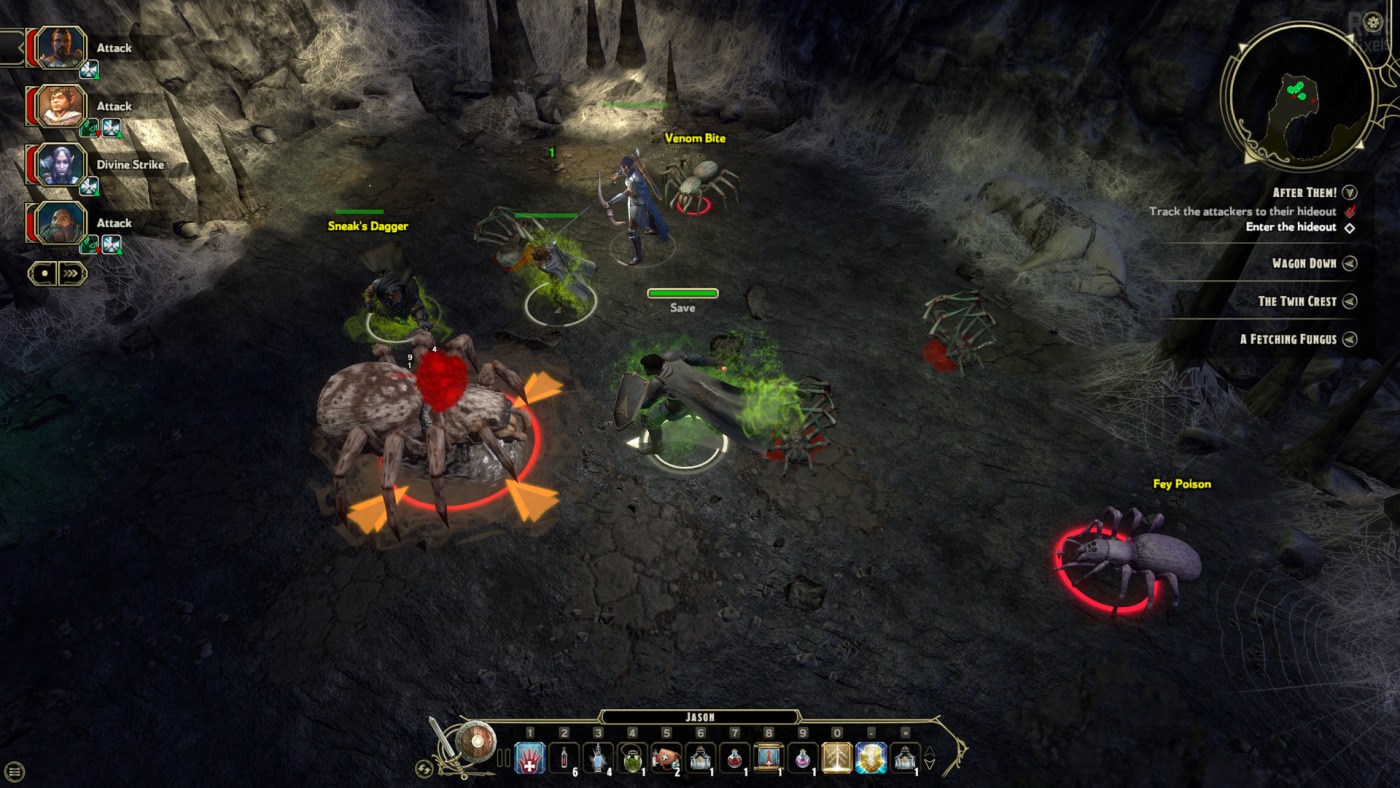Viewport: 1400px width, 788px height.
Task: Click the gear icon above the minimap
Action: [x=1373, y=20]
